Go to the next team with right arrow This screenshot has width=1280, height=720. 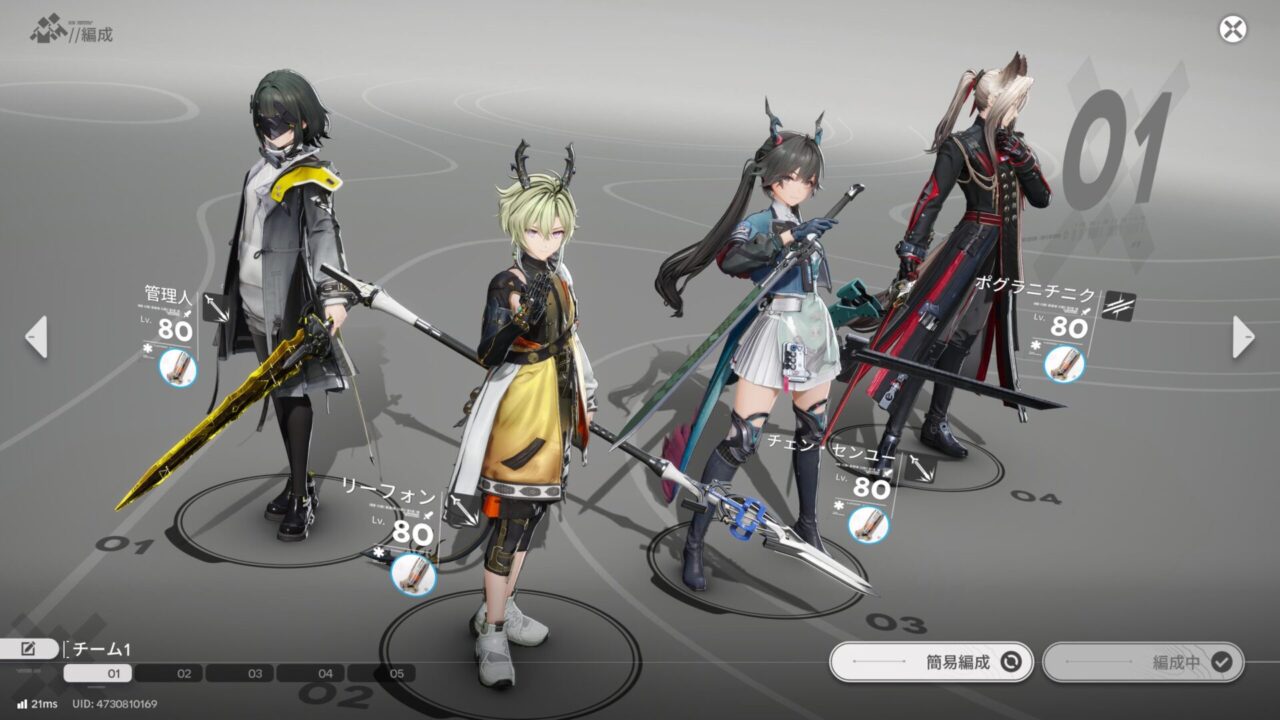pos(1243,337)
